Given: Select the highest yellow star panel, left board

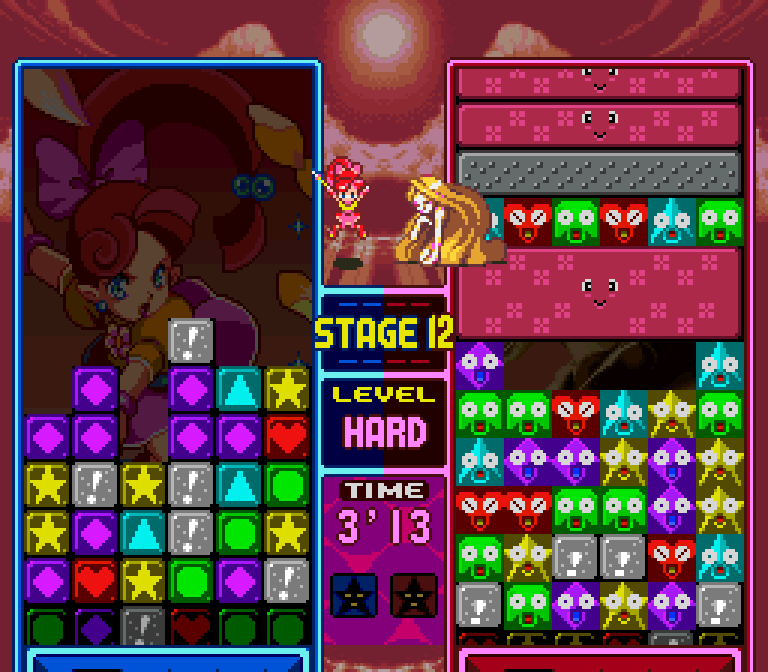Looking at the screenshot, I should point(286,388).
